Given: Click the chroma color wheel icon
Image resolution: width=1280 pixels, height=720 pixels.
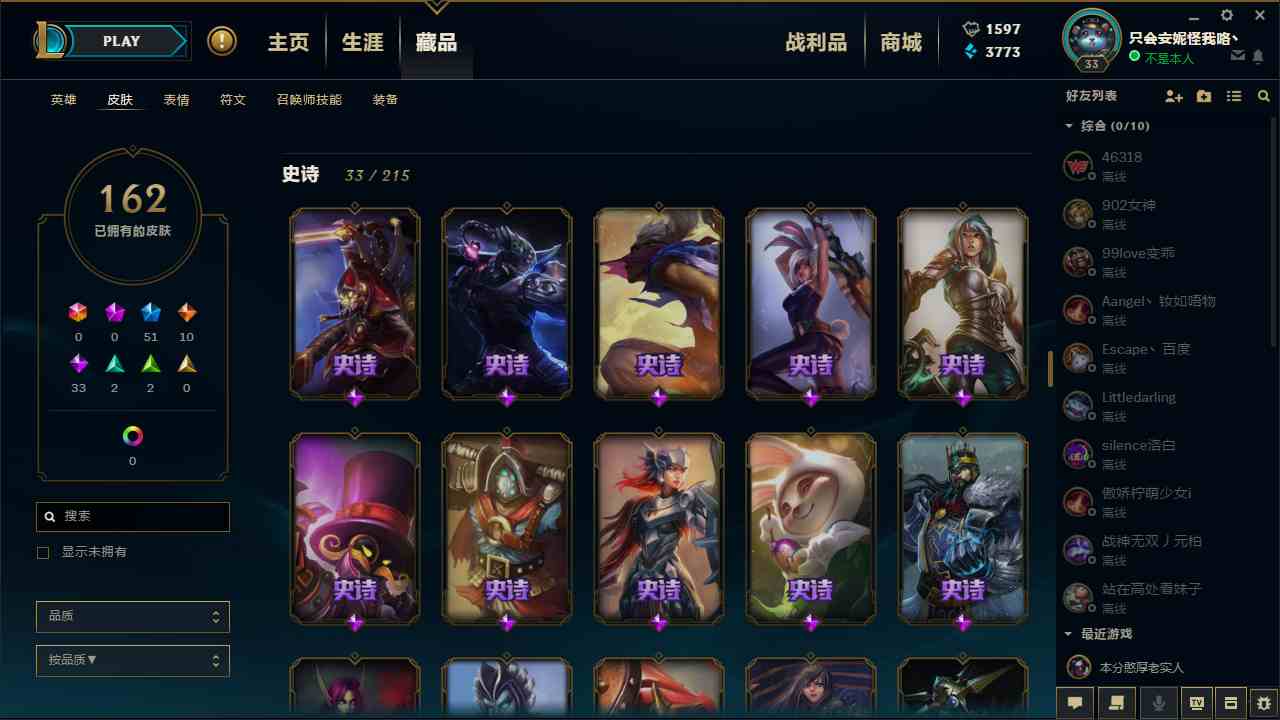Looking at the screenshot, I should coord(132,435).
